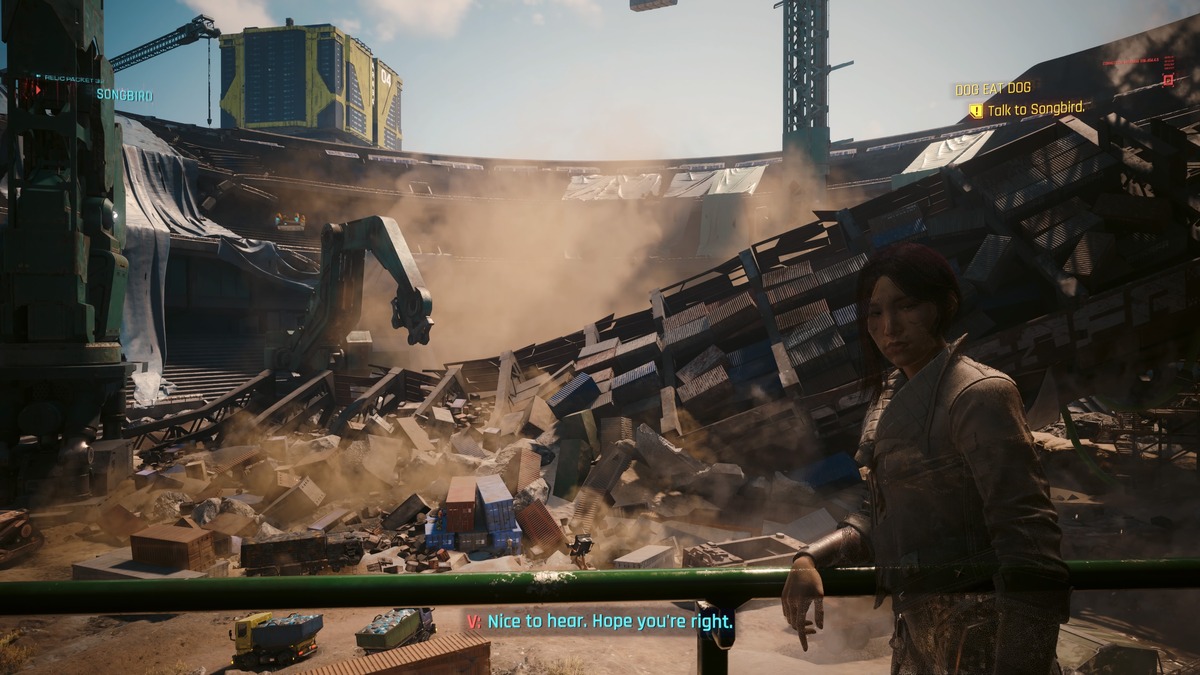
Task: Select the Talk to Songbird objective
Action: point(1035,109)
